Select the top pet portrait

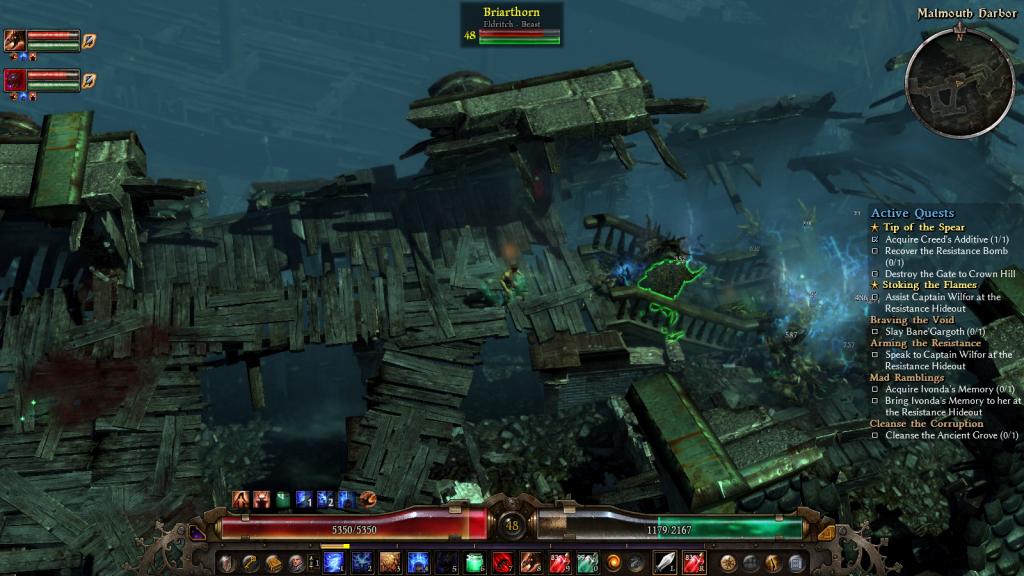15,41
